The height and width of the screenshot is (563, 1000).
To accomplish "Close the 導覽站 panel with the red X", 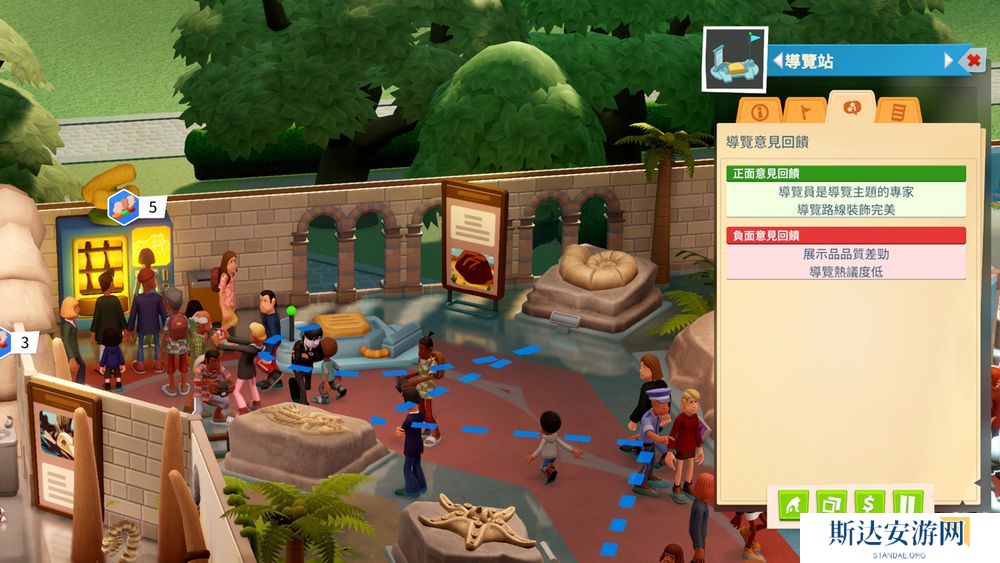I will [x=974, y=61].
